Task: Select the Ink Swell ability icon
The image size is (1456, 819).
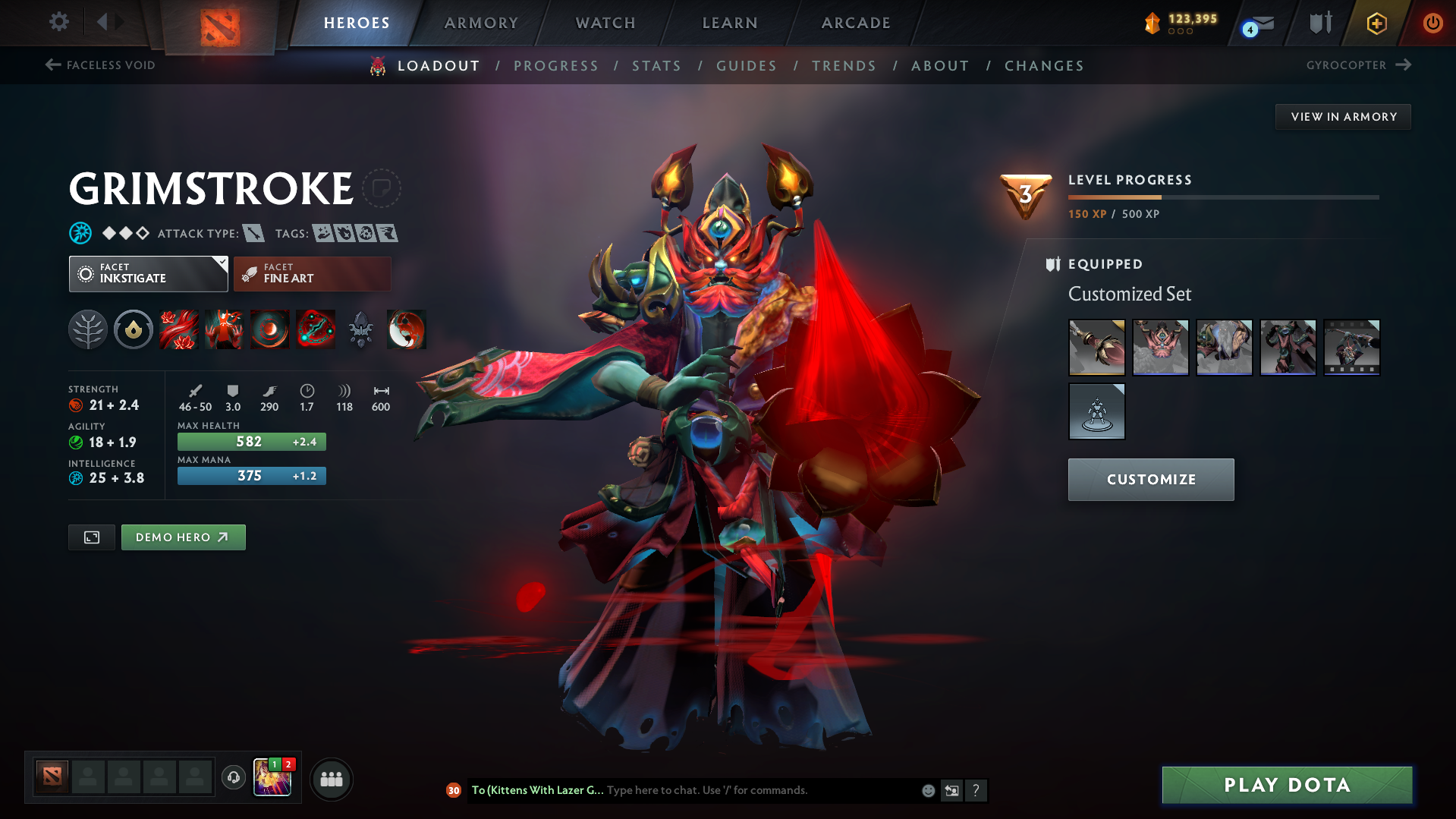Action: click(x=270, y=329)
